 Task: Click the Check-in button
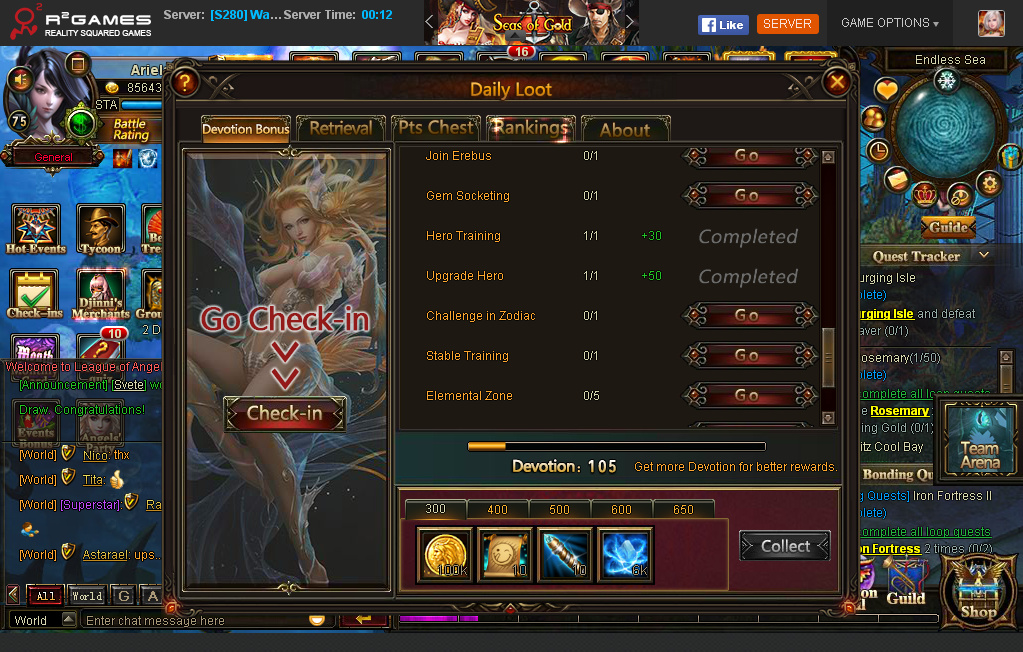284,413
